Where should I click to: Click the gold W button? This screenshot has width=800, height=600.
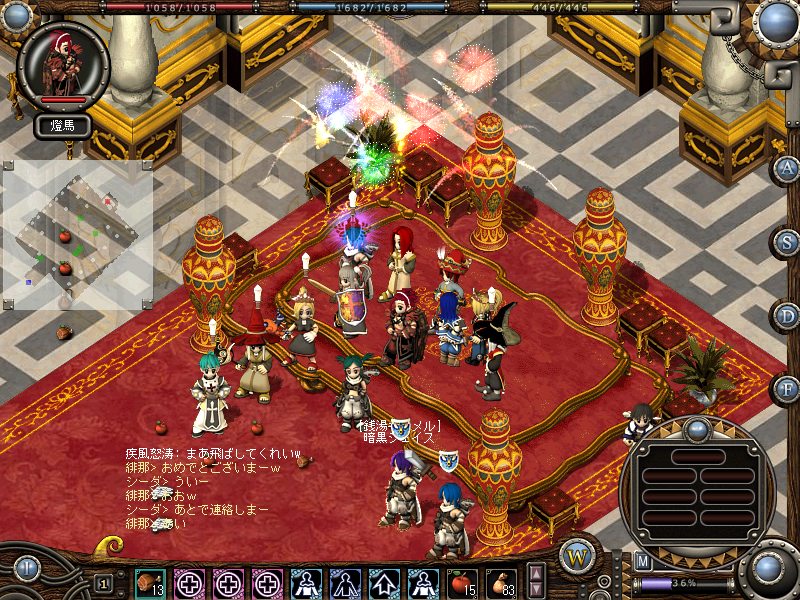point(577,555)
